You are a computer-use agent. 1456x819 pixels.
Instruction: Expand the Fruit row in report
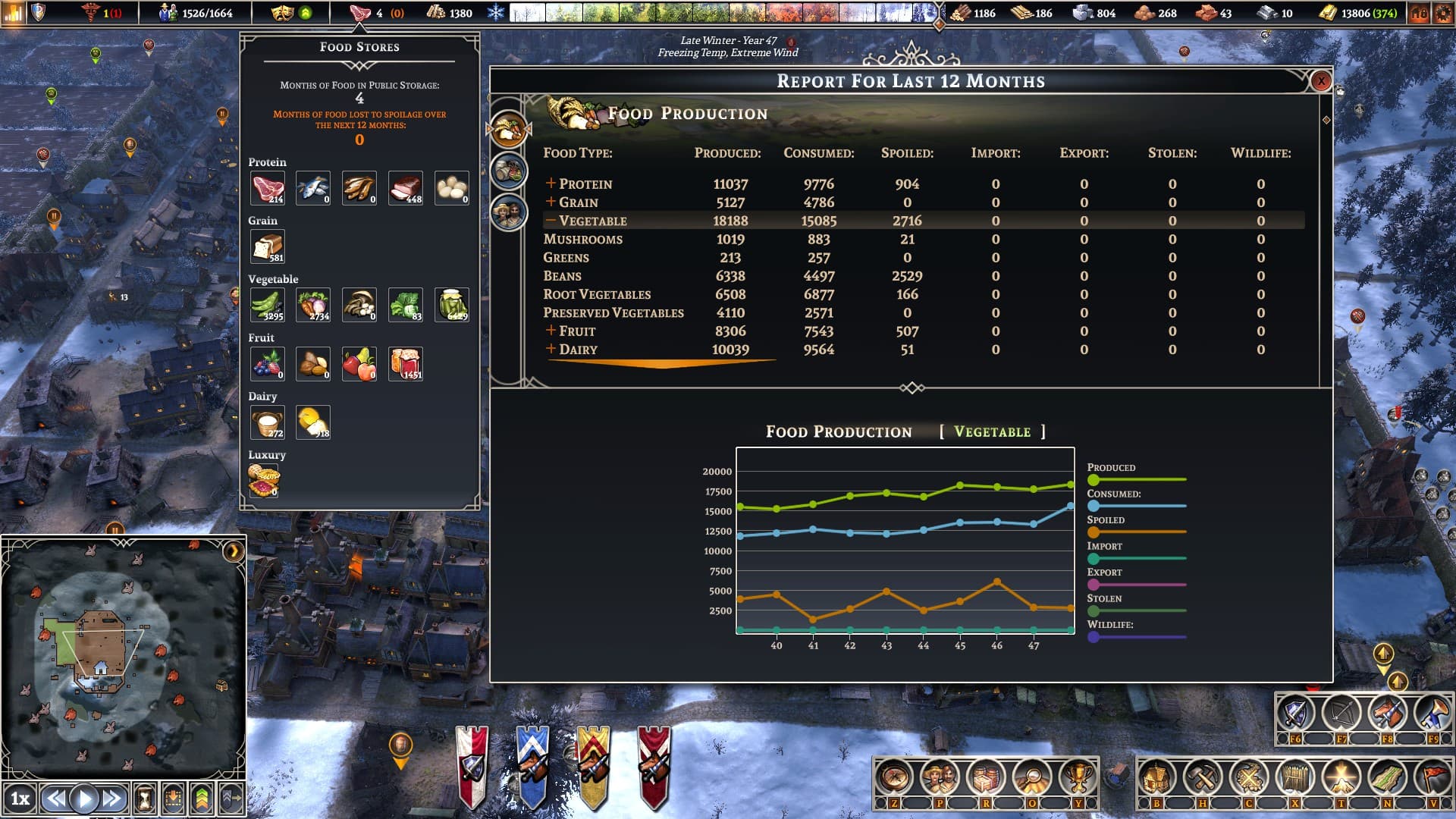click(551, 331)
